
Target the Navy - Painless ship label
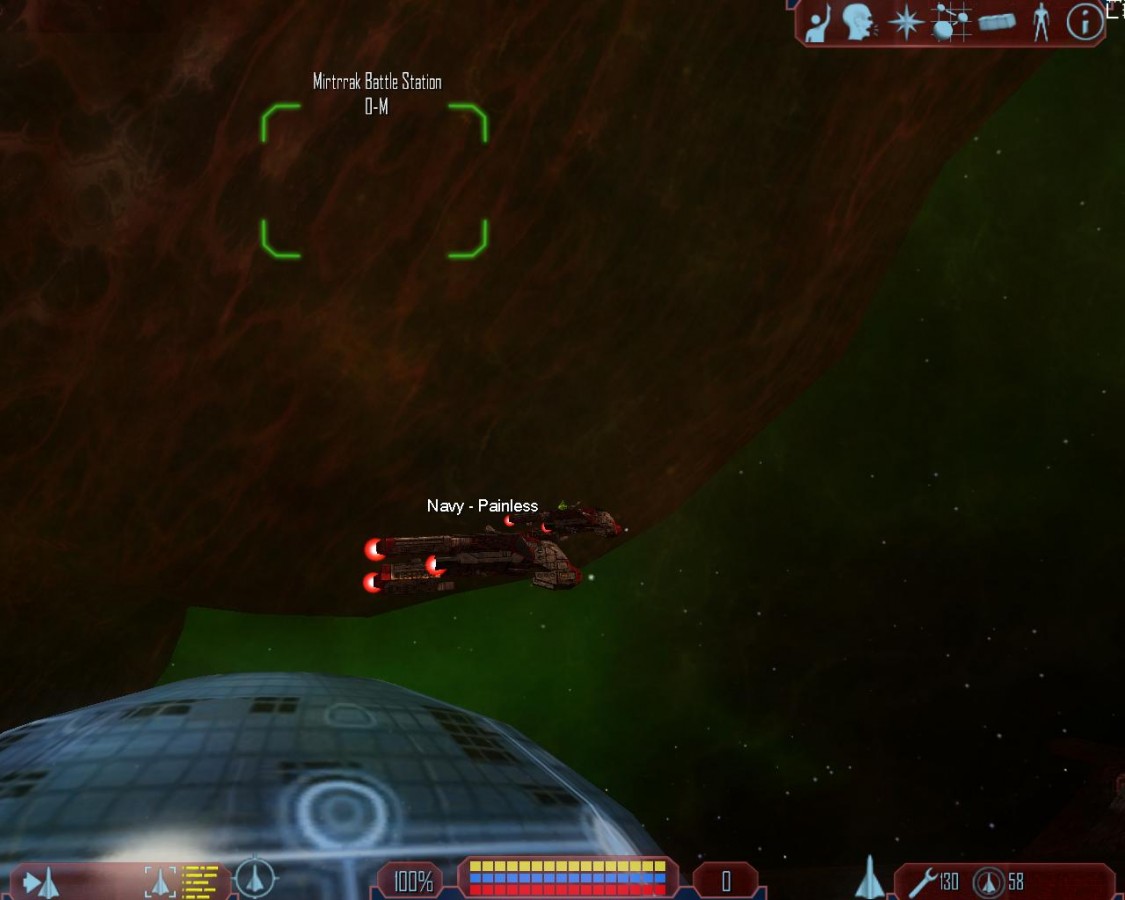click(482, 506)
